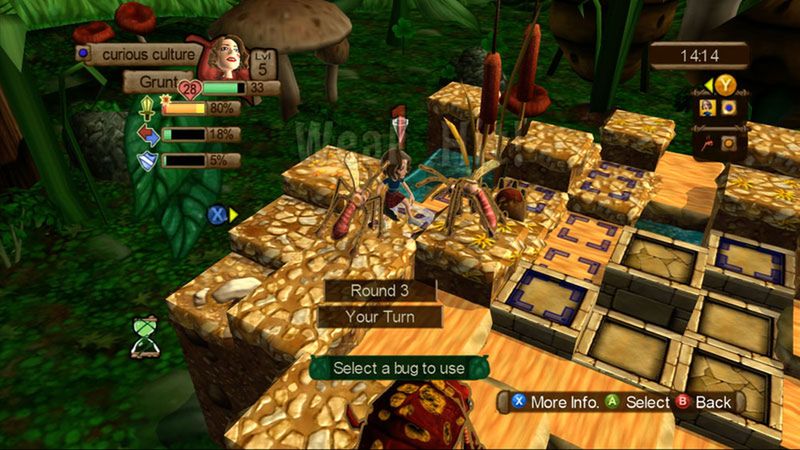Click the striped shield defense icon
800x450 pixels.
(147, 160)
